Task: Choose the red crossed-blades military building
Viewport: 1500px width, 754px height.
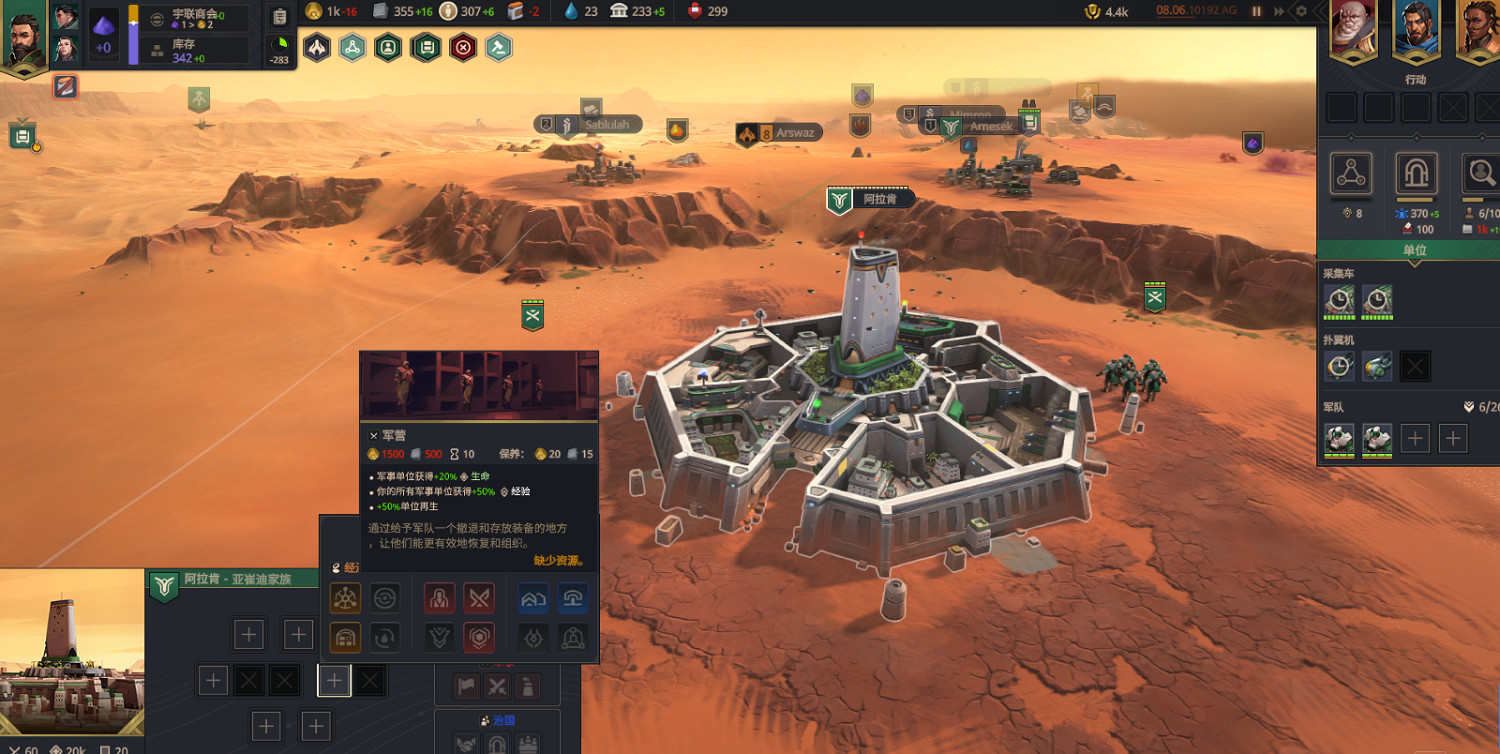Action: 480,598
